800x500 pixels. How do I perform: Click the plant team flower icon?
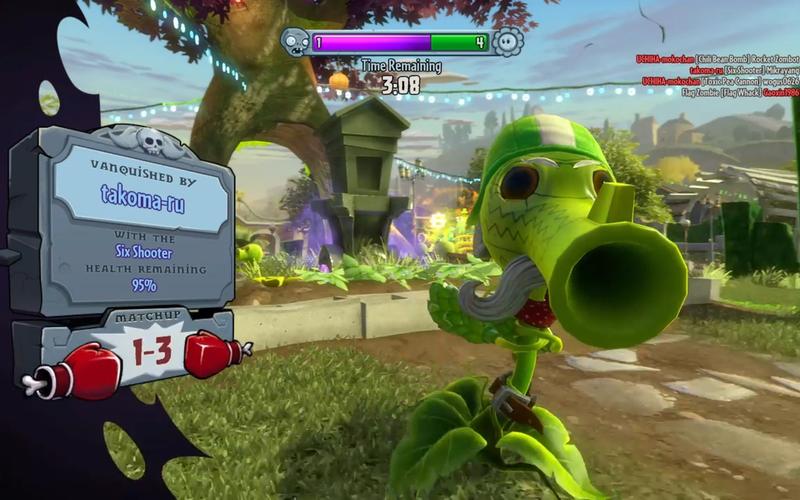tap(508, 42)
